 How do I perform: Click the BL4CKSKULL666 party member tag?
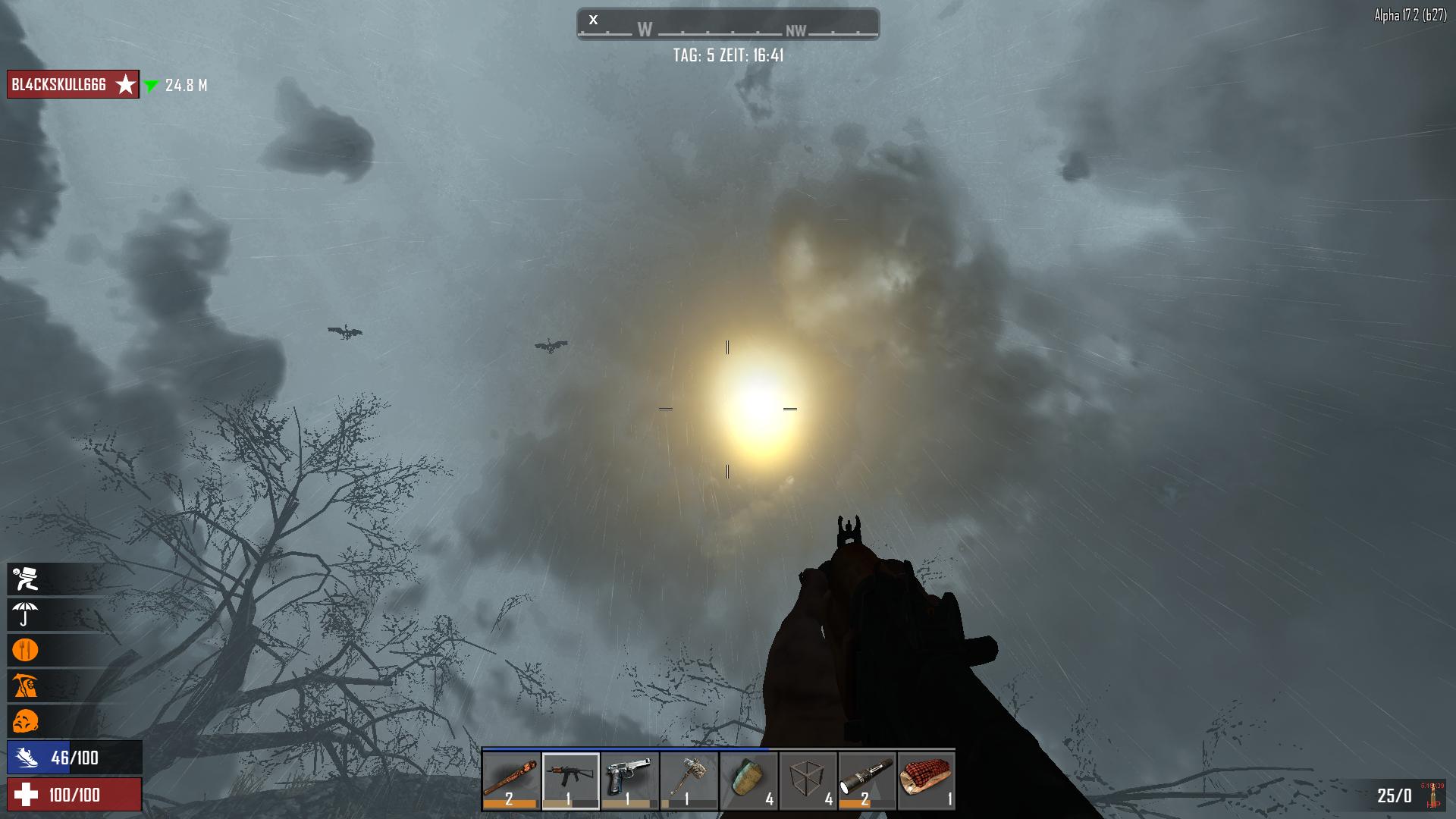coord(73,85)
